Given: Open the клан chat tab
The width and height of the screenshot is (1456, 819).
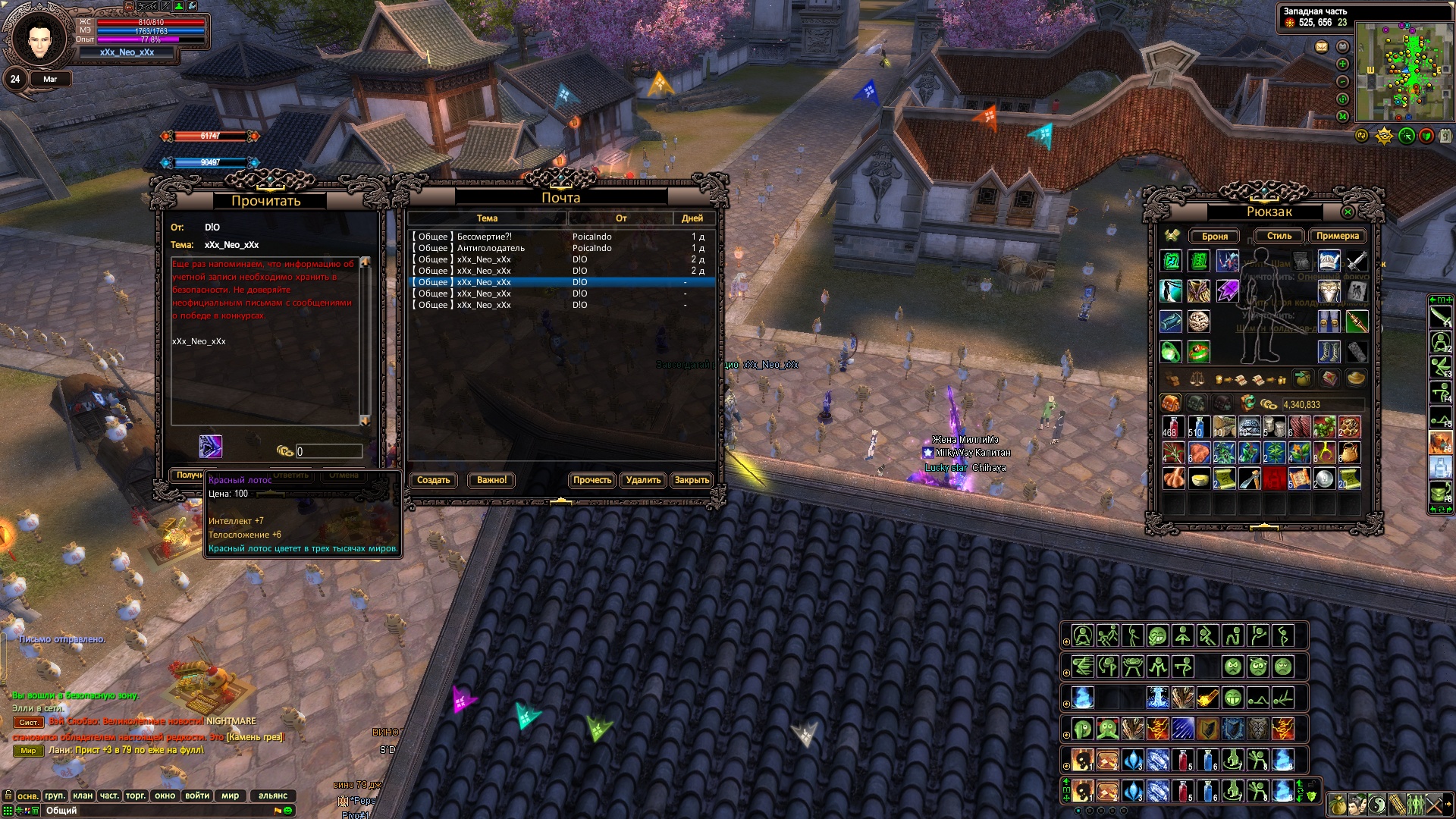Looking at the screenshot, I should coord(83,795).
